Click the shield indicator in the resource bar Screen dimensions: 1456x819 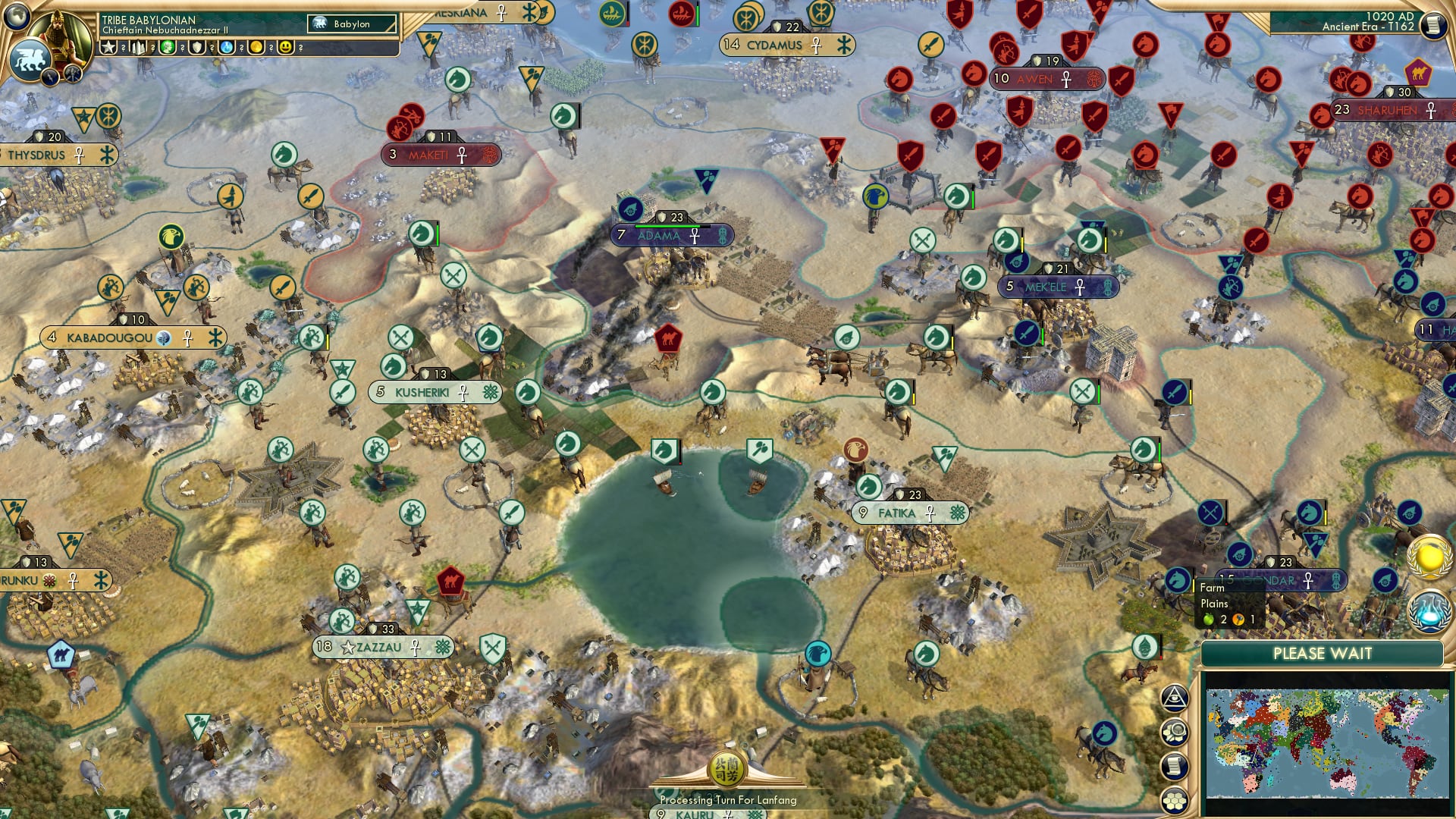coord(196,48)
